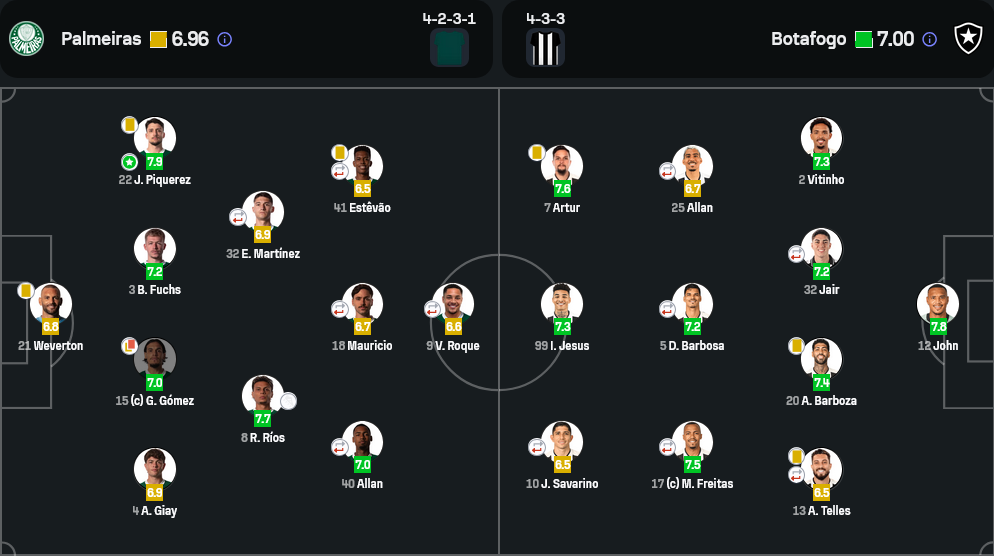The width and height of the screenshot is (994, 556).
Task: Open the Palmeiras team page link
Action: 101,39
